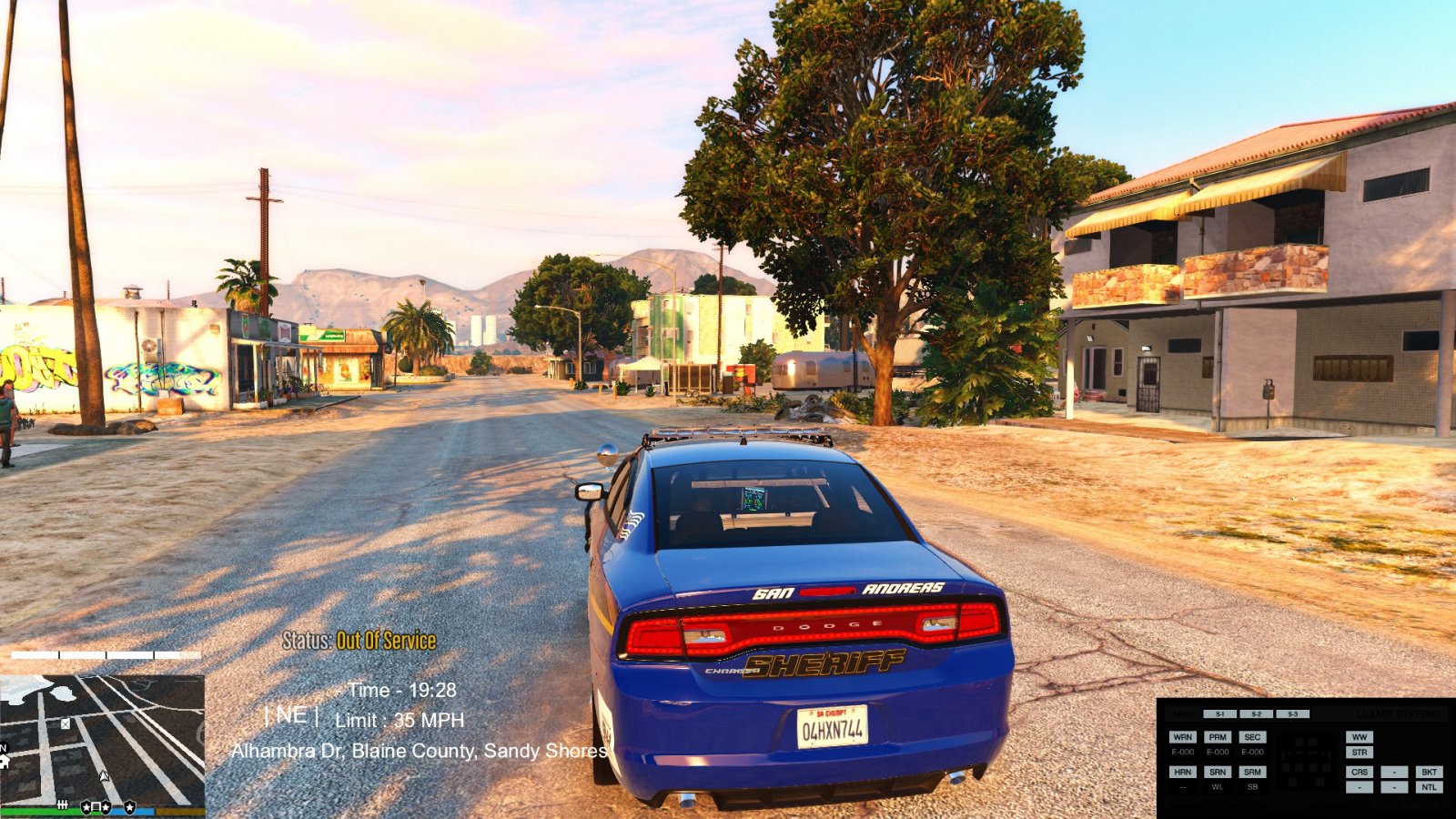Activate the PRM primary lights button
Image resolution: width=1456 pixels, height=819 pixels.
(1218, 737)
